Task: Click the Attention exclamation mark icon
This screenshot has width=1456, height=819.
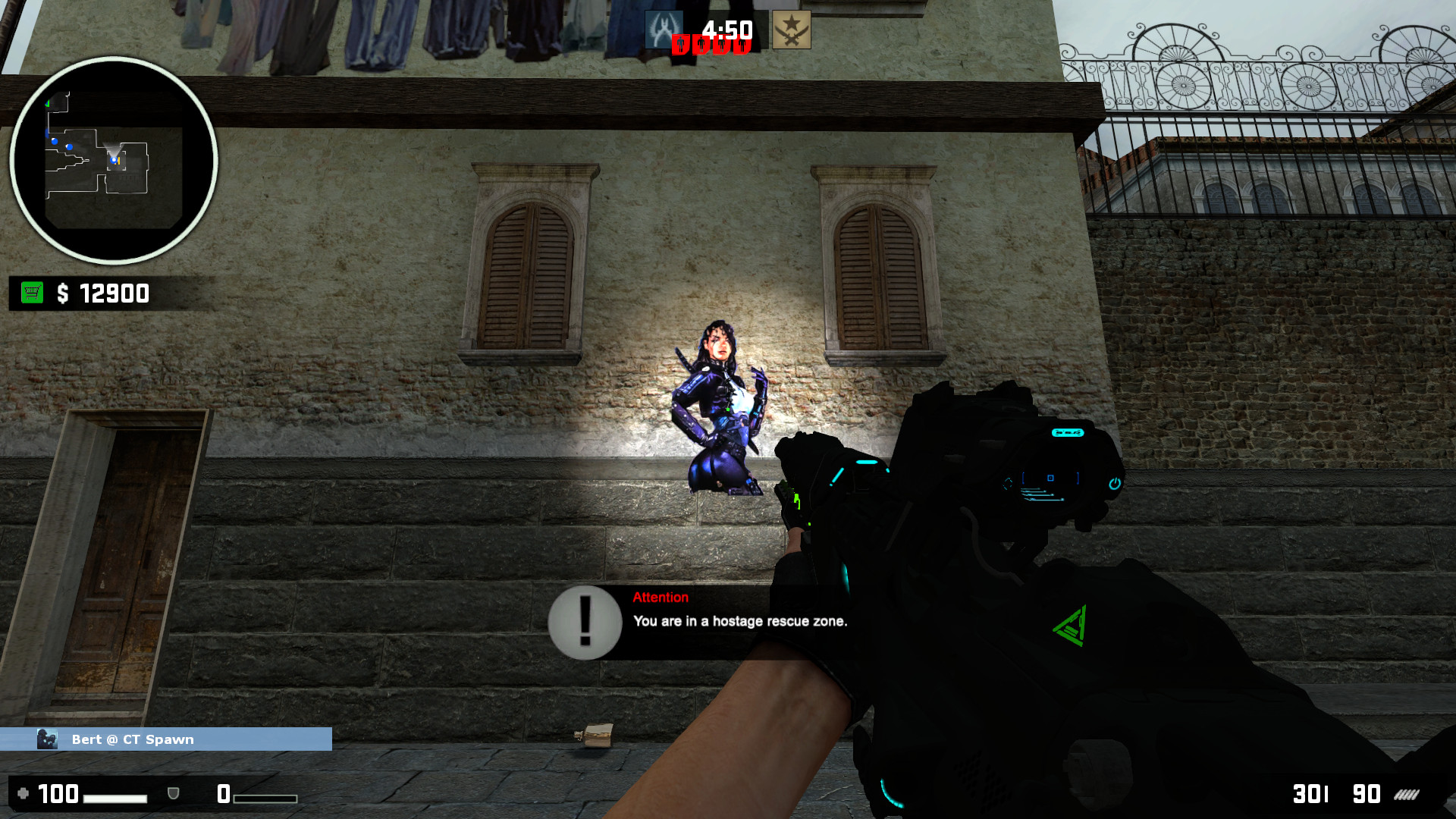Action: (584, 622)
